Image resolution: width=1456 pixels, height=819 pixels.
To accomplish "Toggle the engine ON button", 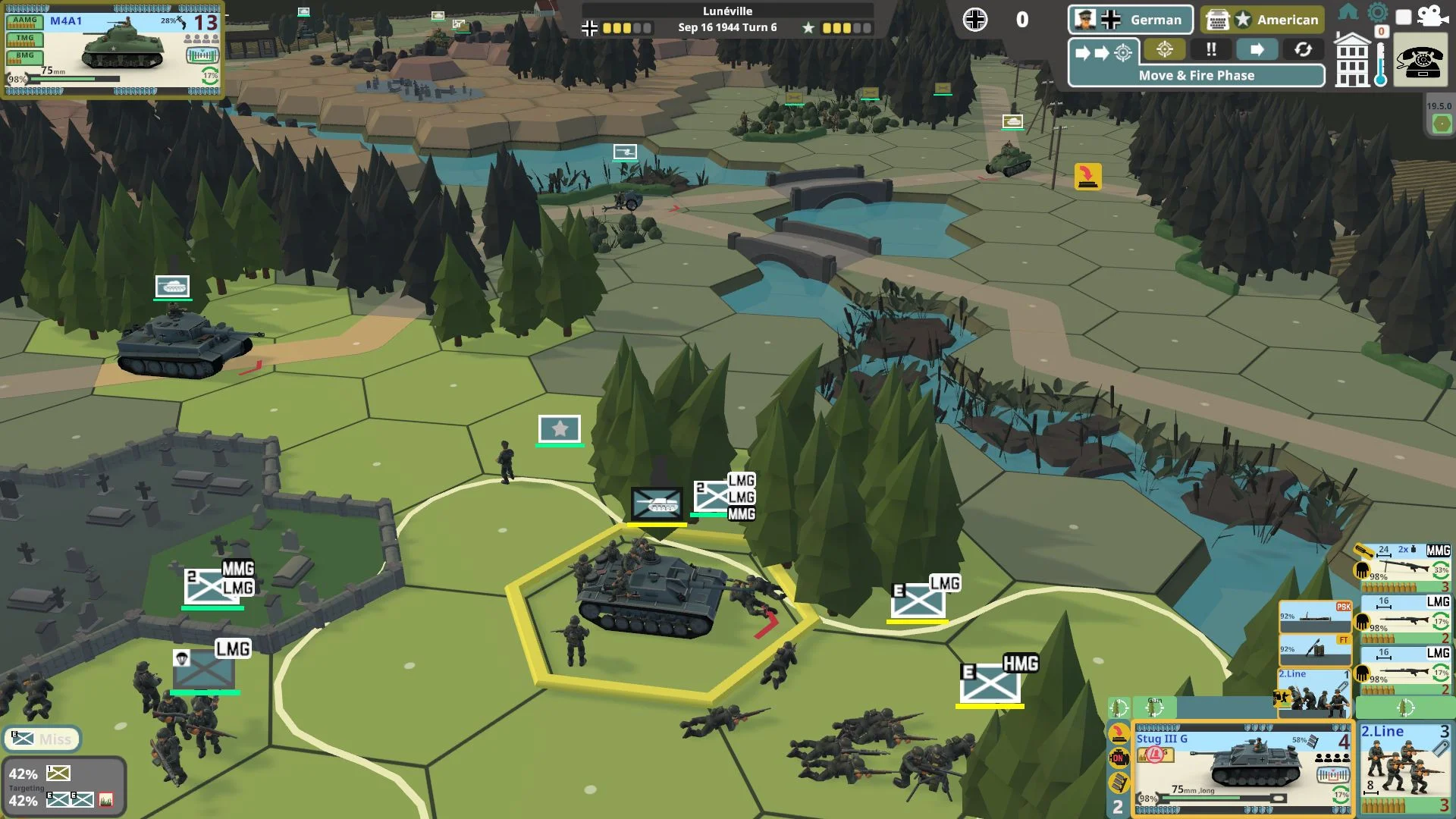I will click(x=1118, y=757).
